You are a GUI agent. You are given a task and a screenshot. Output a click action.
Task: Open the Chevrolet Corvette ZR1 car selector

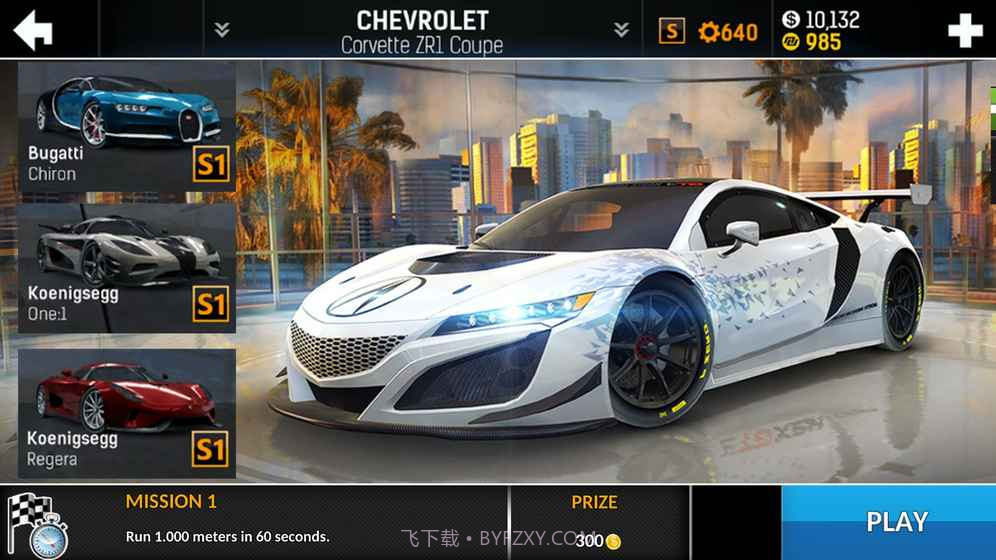coord(422,31)
